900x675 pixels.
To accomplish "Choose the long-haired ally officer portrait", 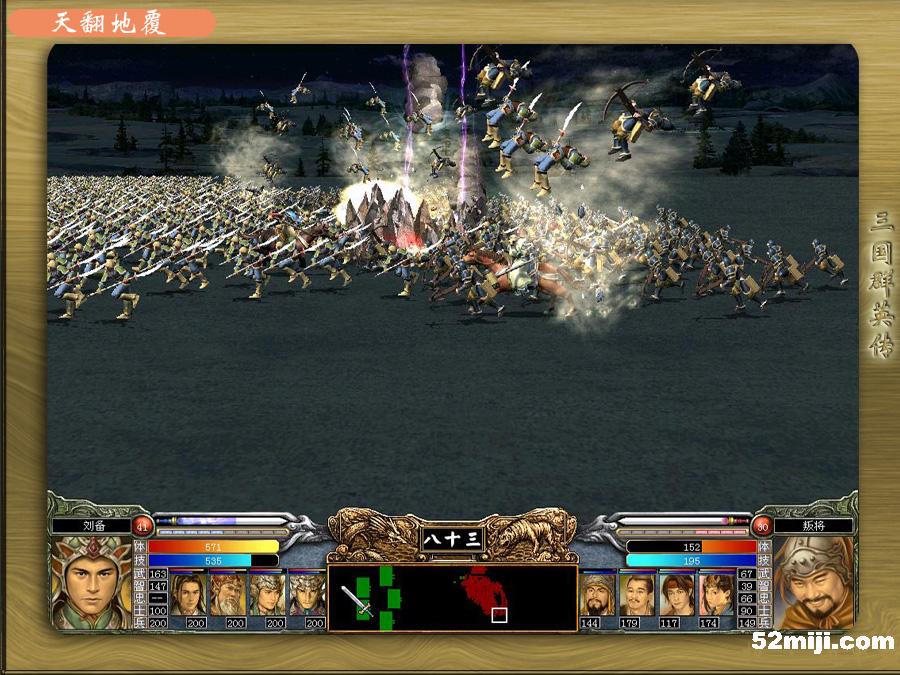I will click(188, 593).
